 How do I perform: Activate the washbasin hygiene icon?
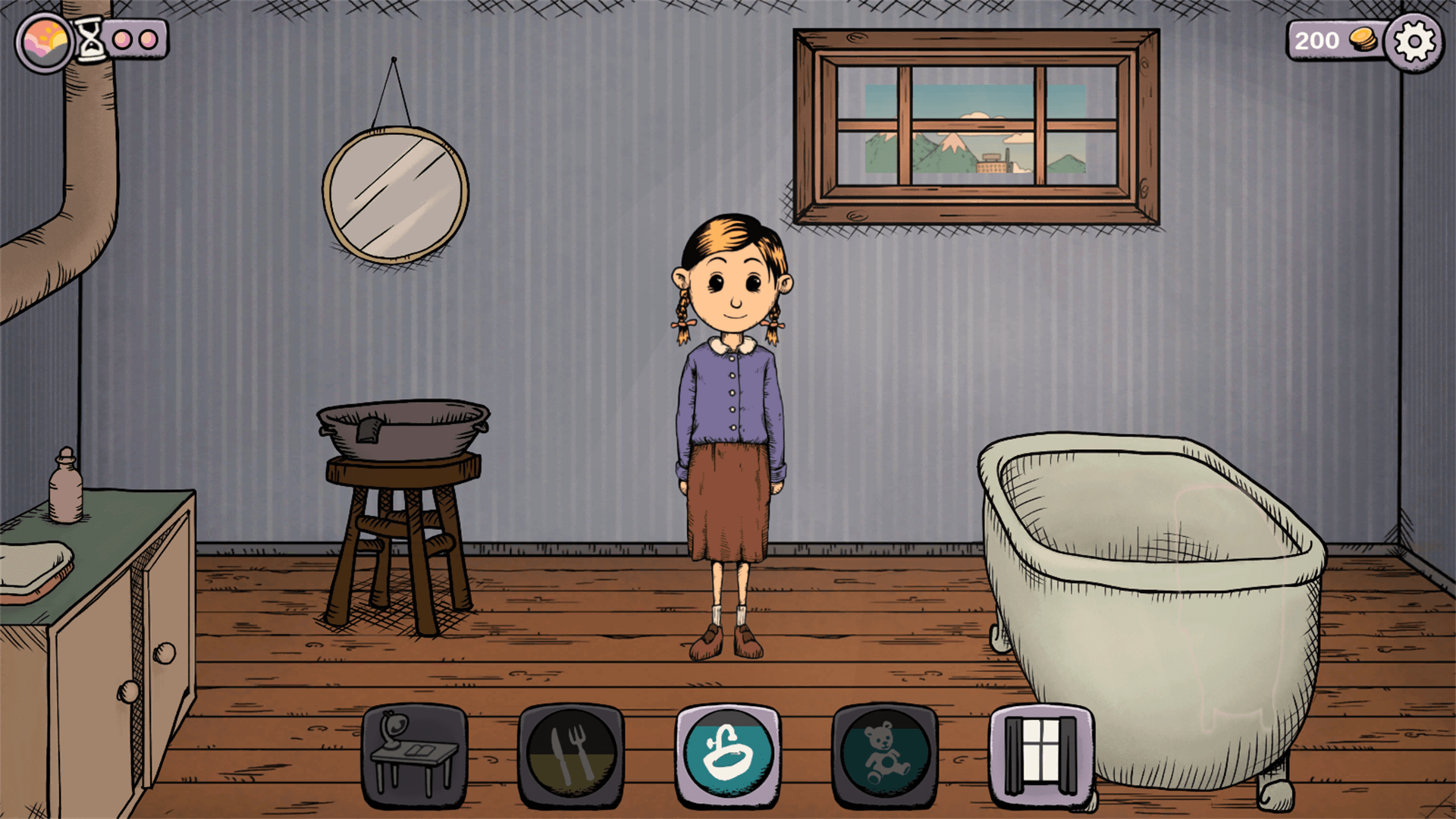(728, 756)
